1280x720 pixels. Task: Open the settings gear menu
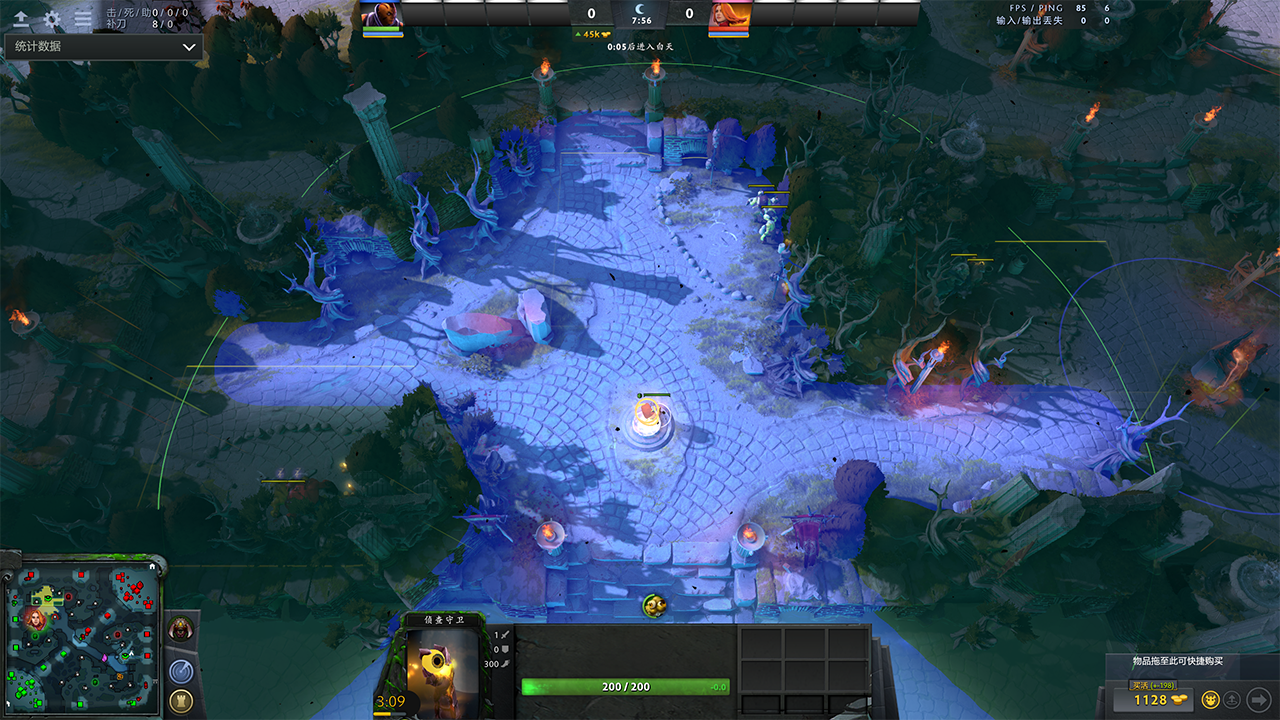pos(52,18)
